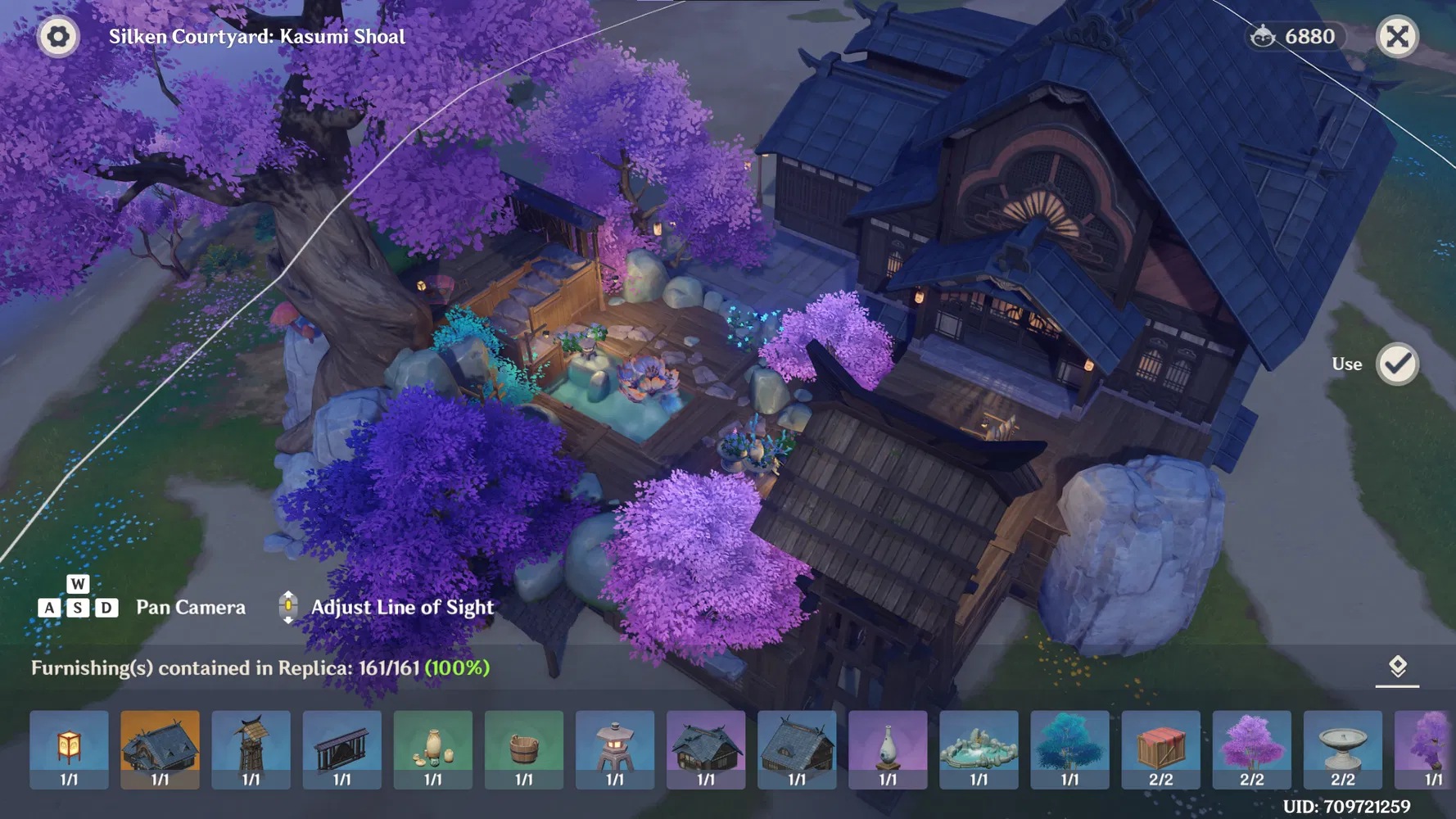Image resolution: width=1456 pixels, height=819 pixels.
Task: Choose the pink-purple tree with 2/2 count
Action: tap(1251, 749)
